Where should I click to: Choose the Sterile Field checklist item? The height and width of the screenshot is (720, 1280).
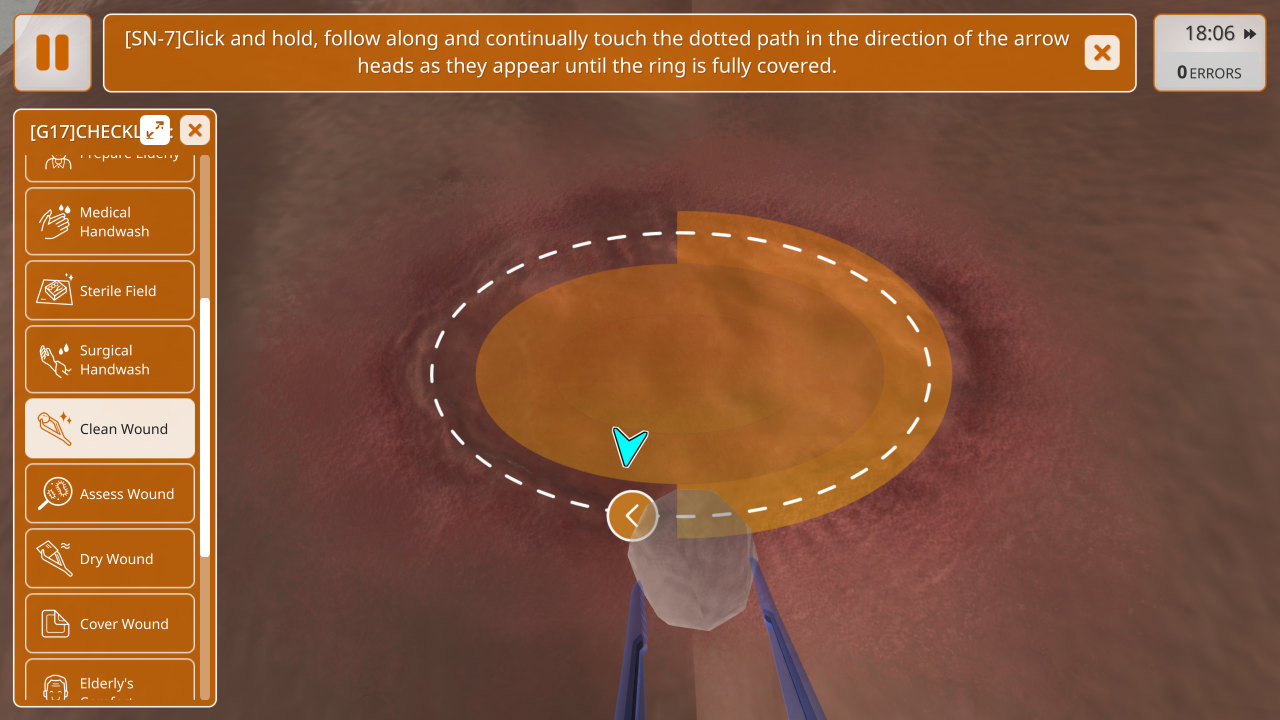[x=110, y=291]
